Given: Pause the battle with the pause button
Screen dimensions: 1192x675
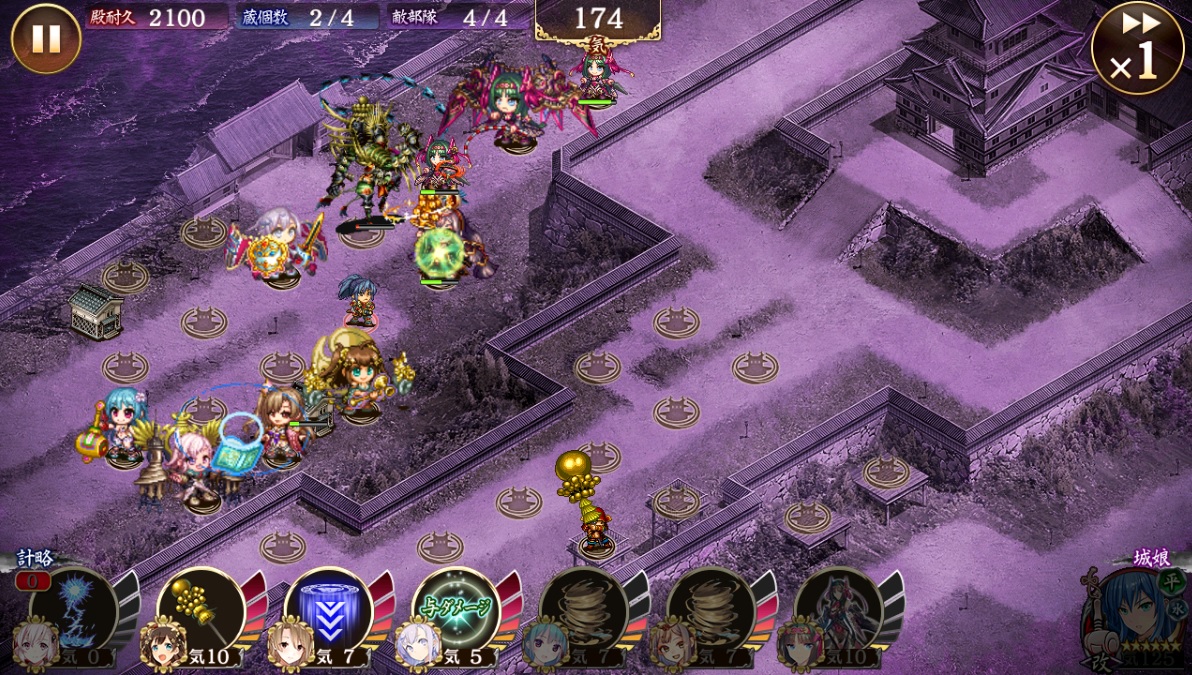Looking at the screenshot, I should [x=46, y=39].
